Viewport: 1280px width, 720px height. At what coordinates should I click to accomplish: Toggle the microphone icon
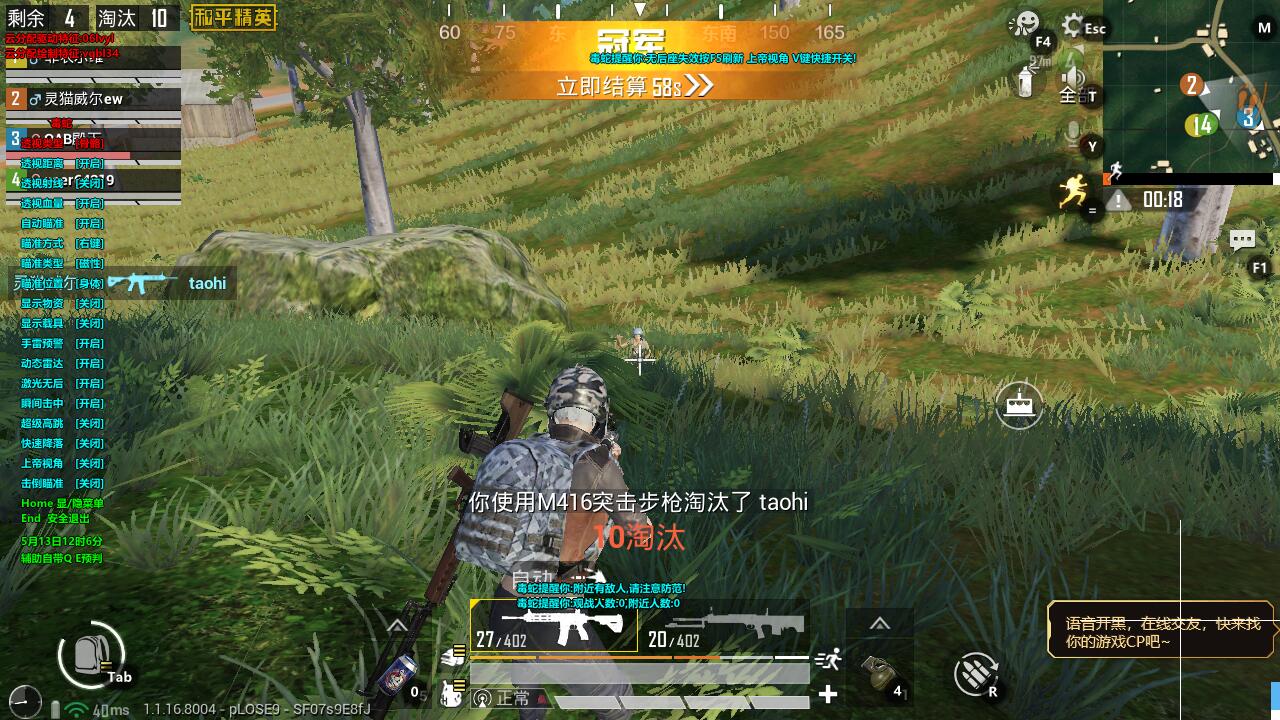[x=1073, y=134]
